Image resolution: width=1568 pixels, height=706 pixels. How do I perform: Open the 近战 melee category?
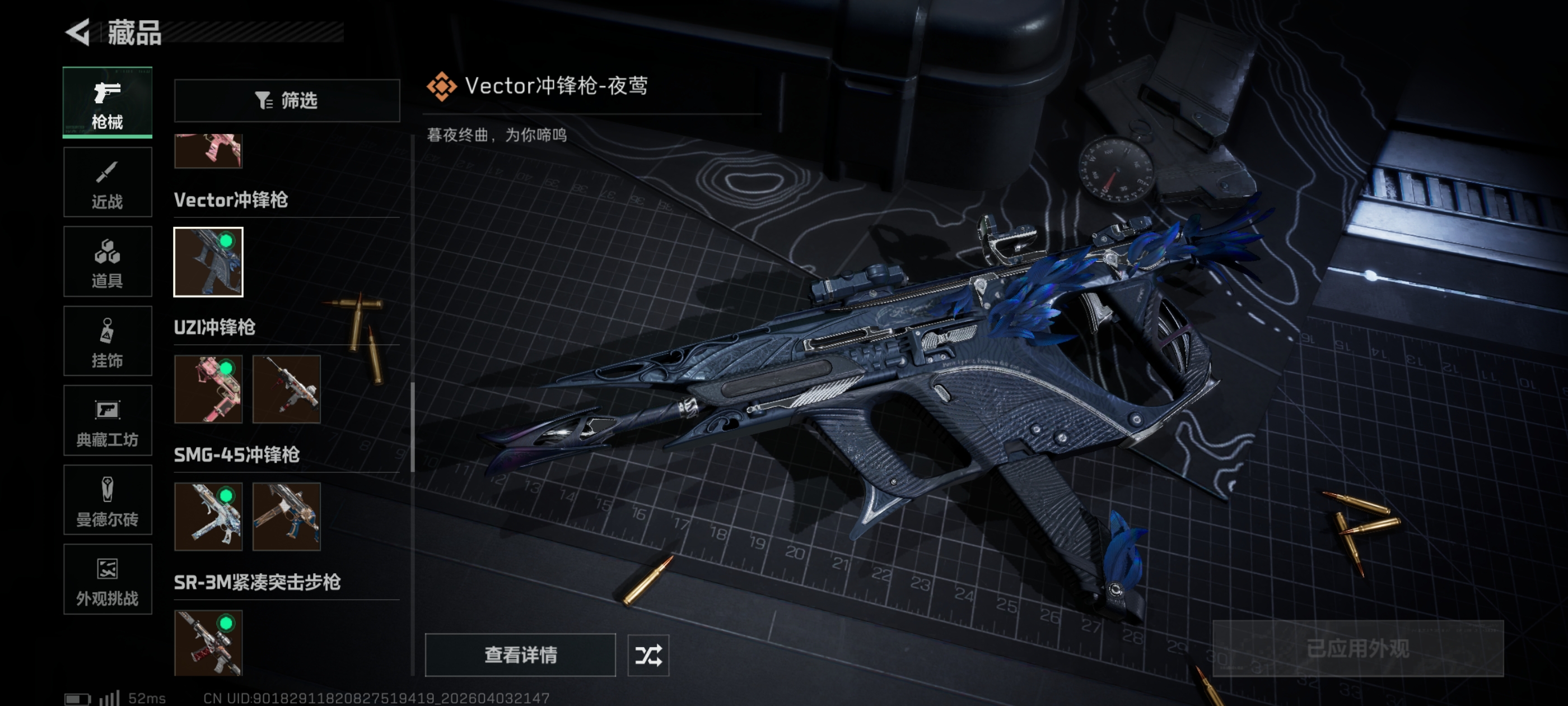tap(107, 182)
